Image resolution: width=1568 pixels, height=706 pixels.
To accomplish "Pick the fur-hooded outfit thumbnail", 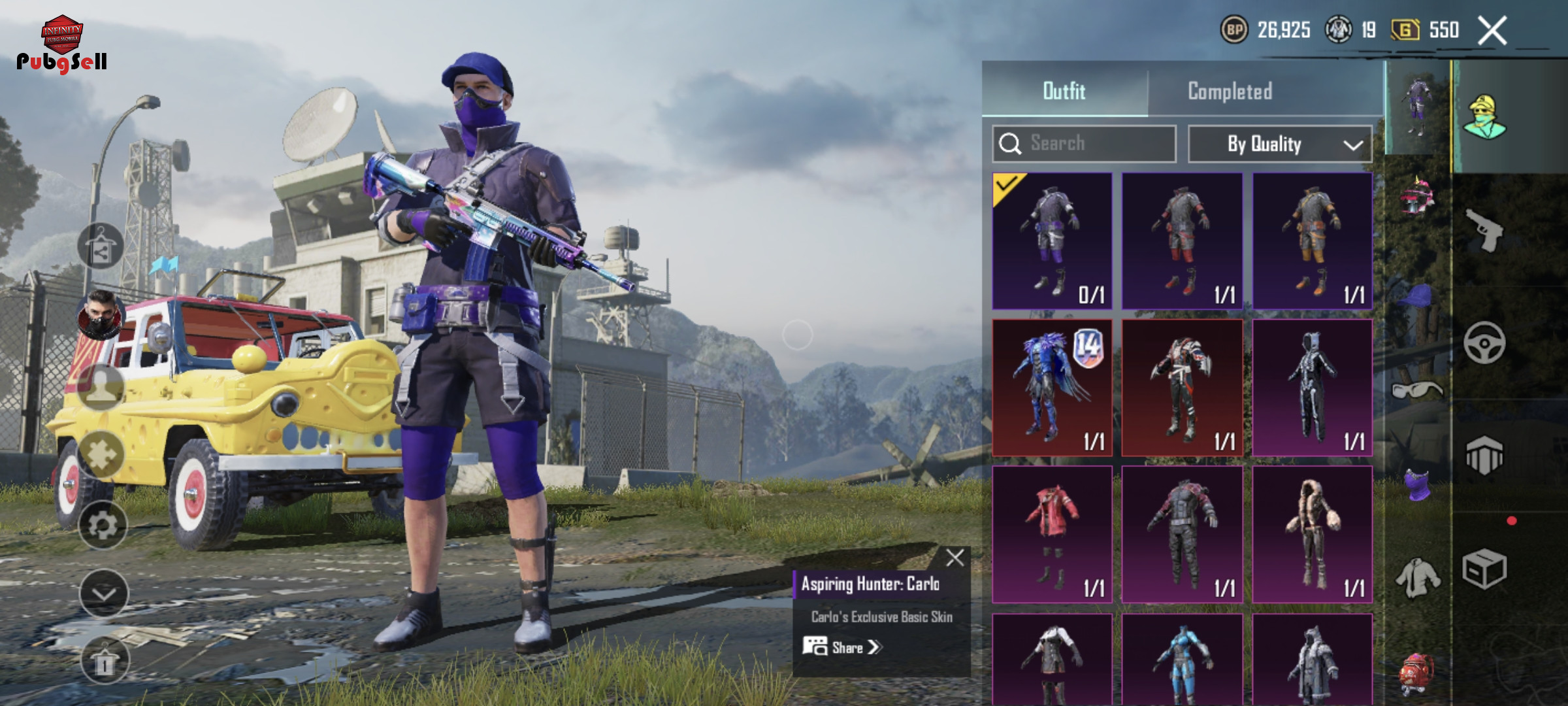I will (1312, 534).
